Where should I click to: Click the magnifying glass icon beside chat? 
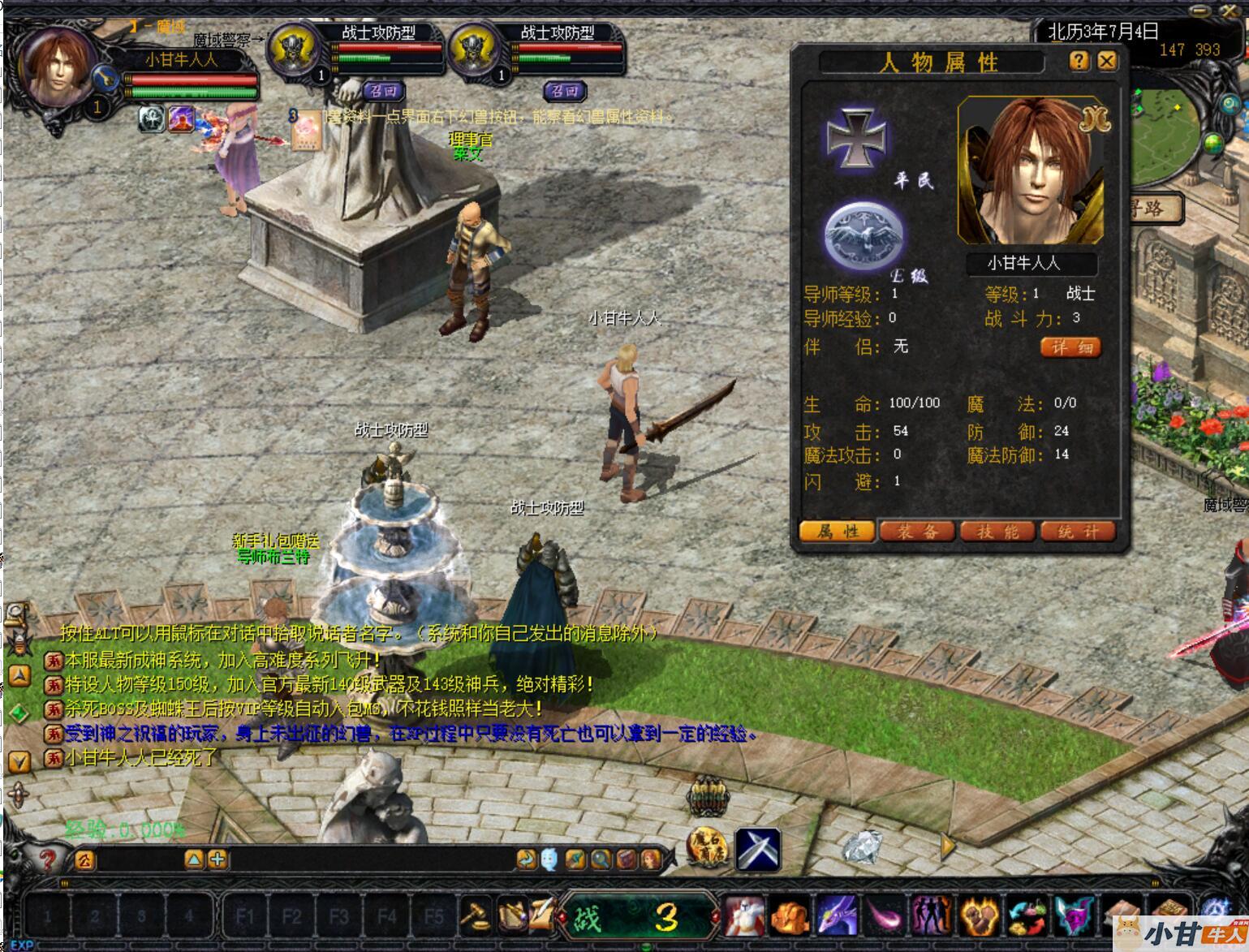pyautogui.click(x=601, y=859)
